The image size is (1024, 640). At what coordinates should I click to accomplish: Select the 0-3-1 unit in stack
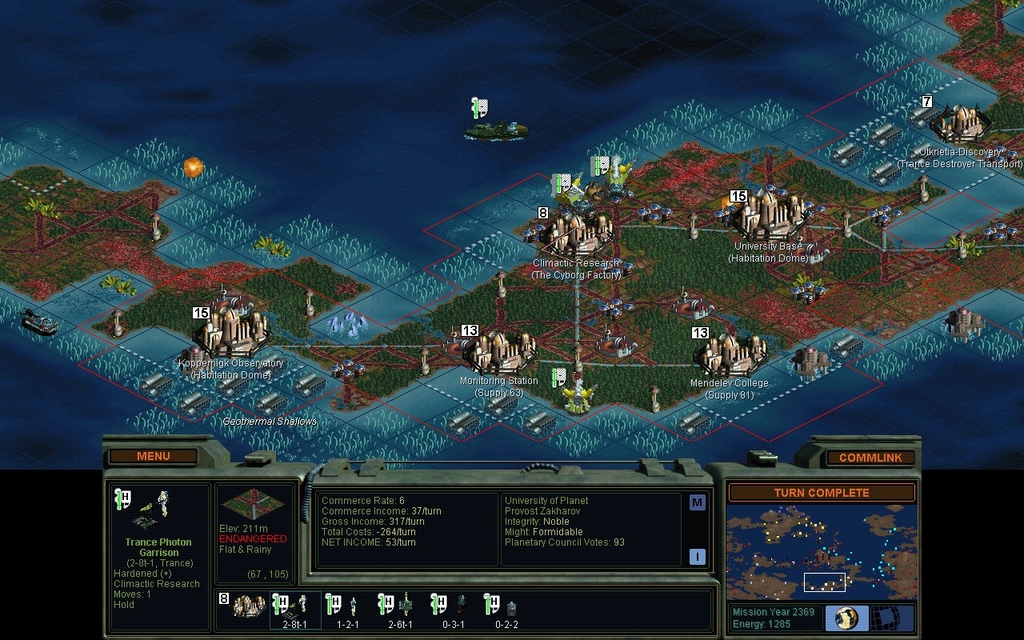[453, 607]
